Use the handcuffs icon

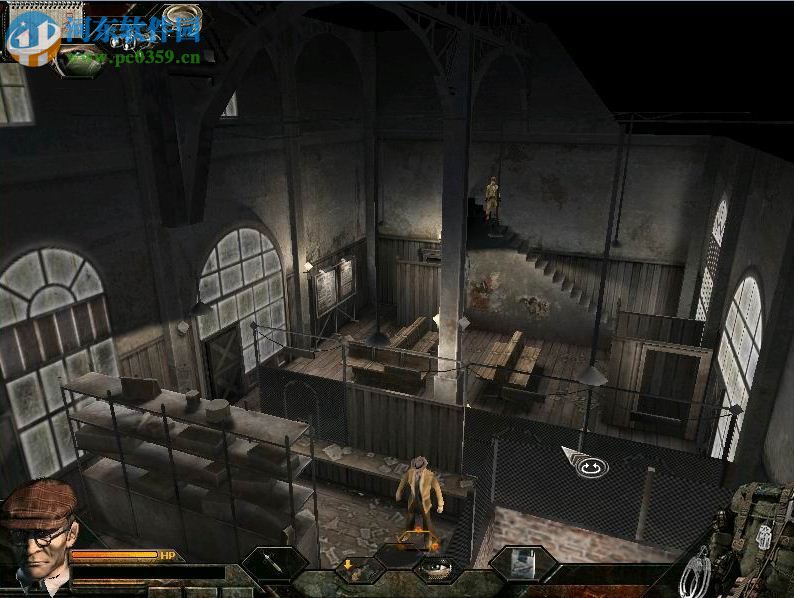[x=693, y=571]
